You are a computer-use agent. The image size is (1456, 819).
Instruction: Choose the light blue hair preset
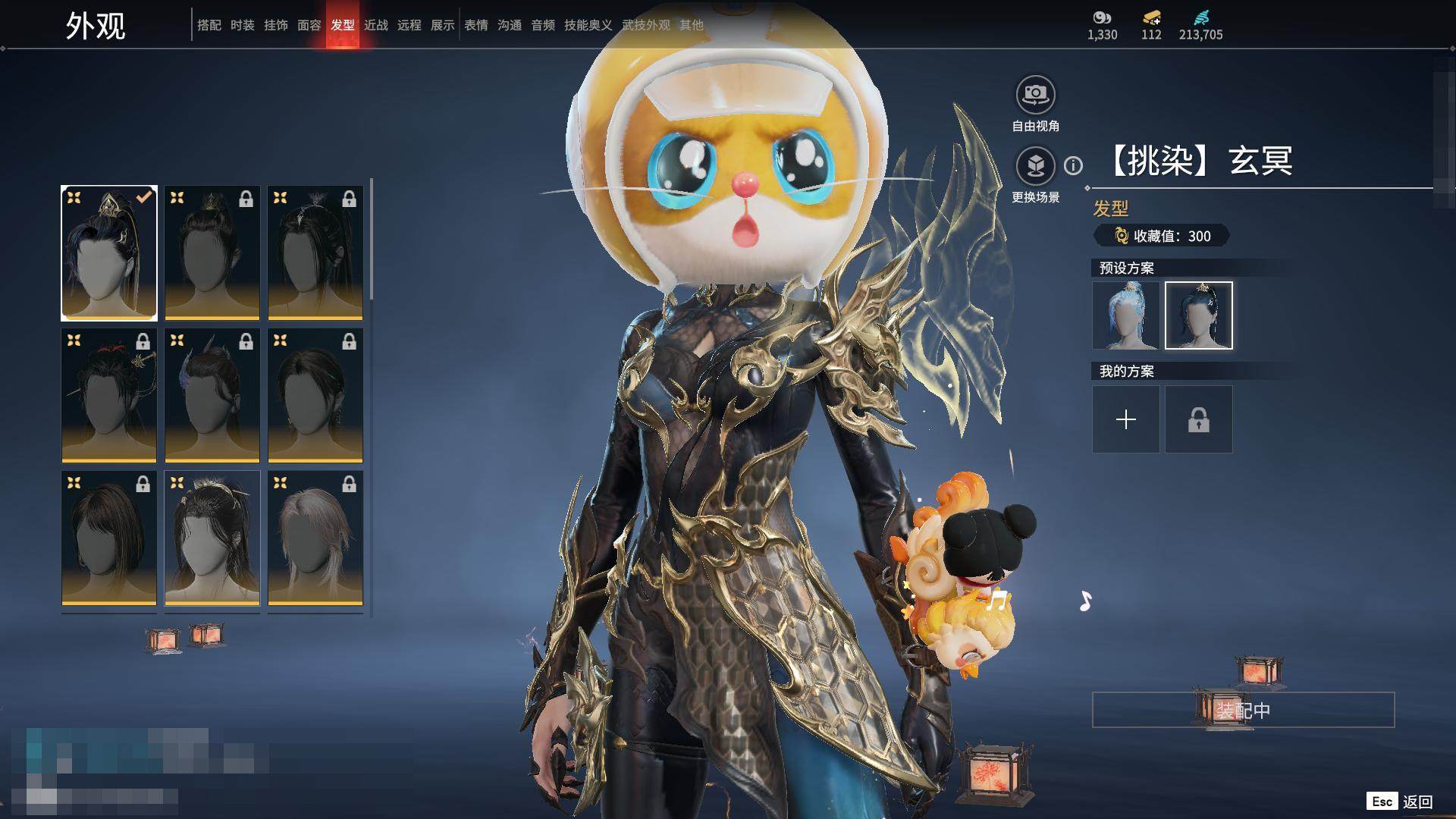click(x=1125, y=315)
